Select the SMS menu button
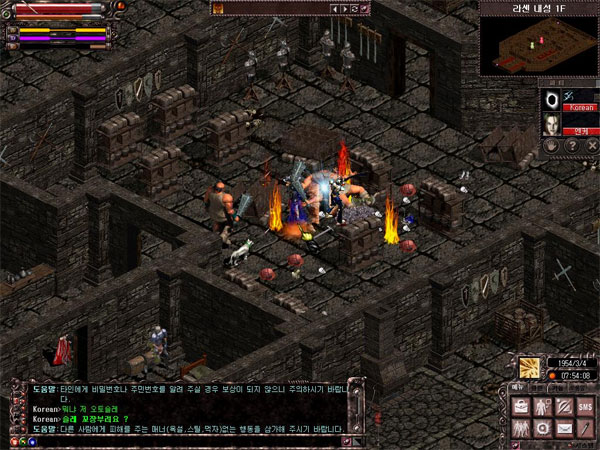600x450 pixels. pyautogui.click(x=584, y=407)
